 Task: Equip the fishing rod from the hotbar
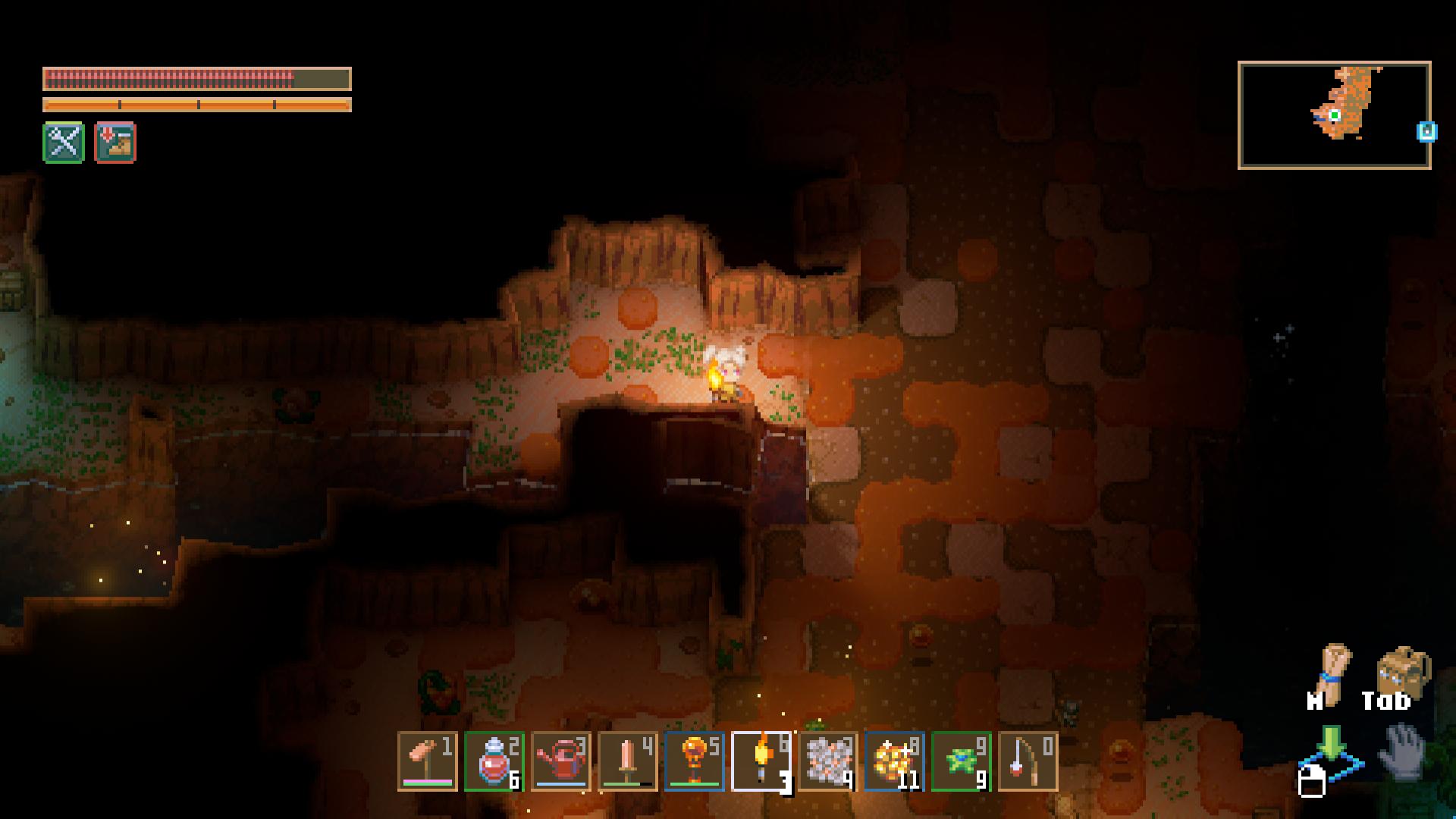tap(1028, 761)
